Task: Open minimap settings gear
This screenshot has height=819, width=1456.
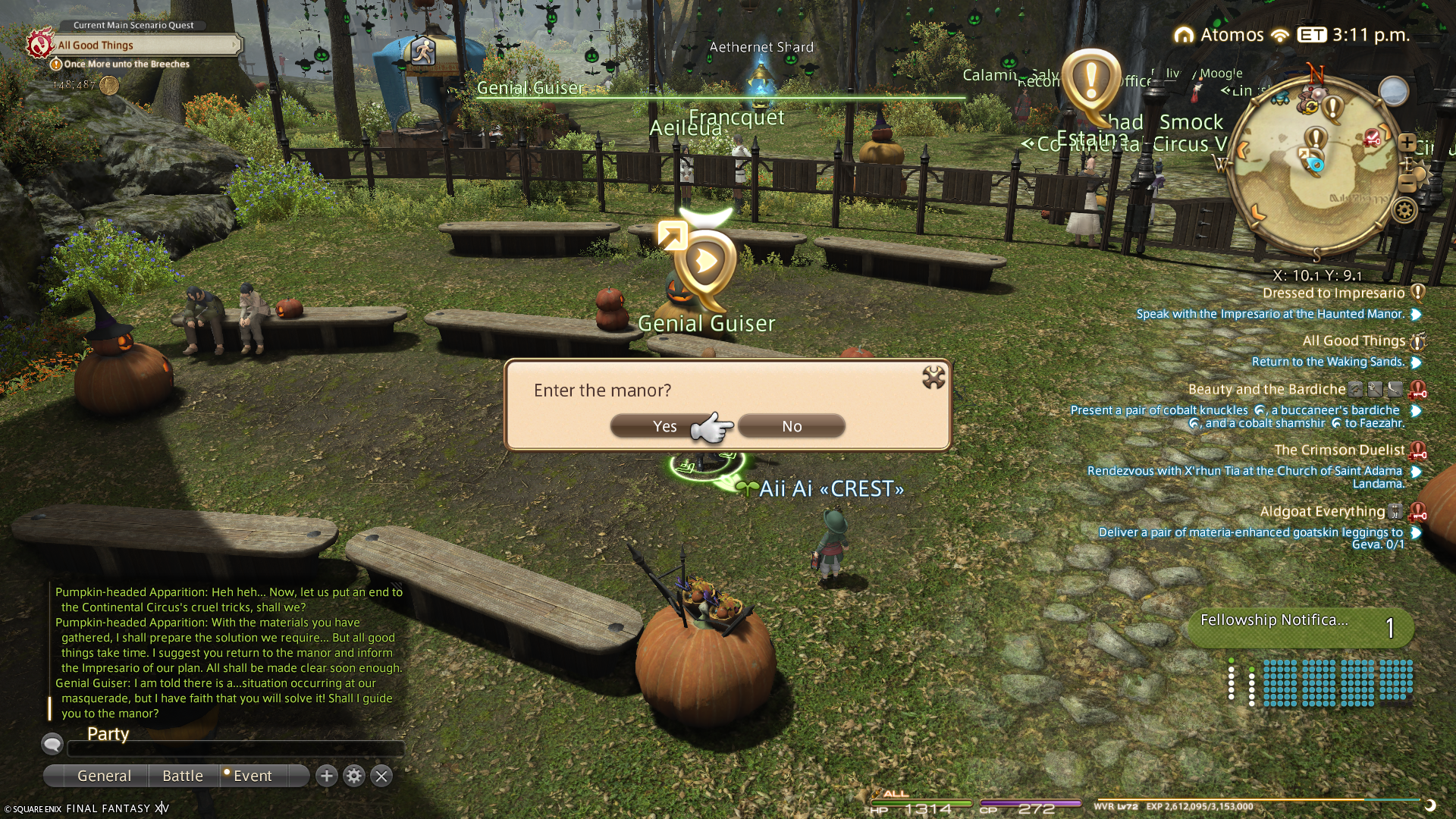Action: (x=1404, y=210)
